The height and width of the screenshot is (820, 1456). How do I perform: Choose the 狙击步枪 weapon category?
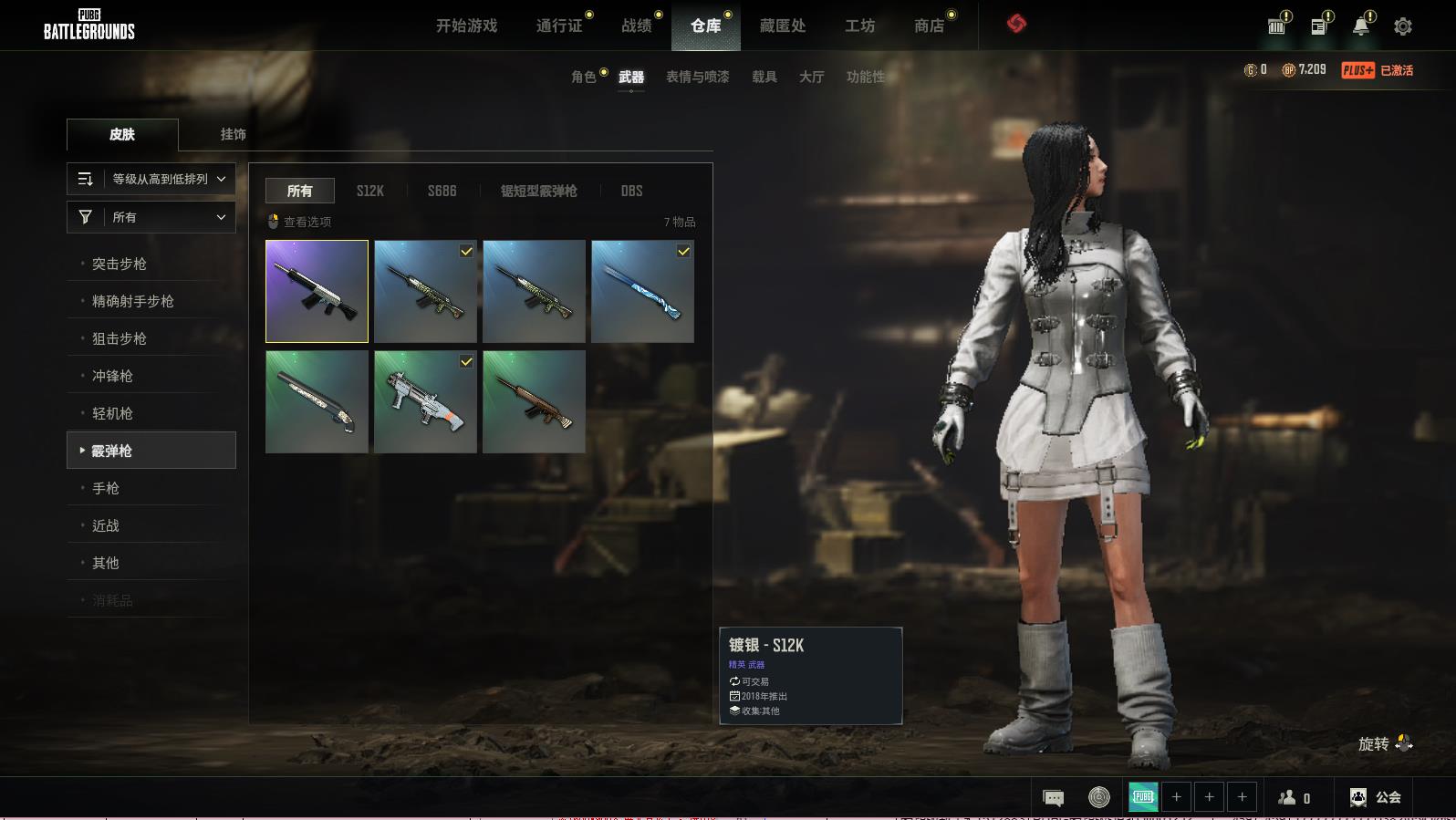(x=120, y=338)
